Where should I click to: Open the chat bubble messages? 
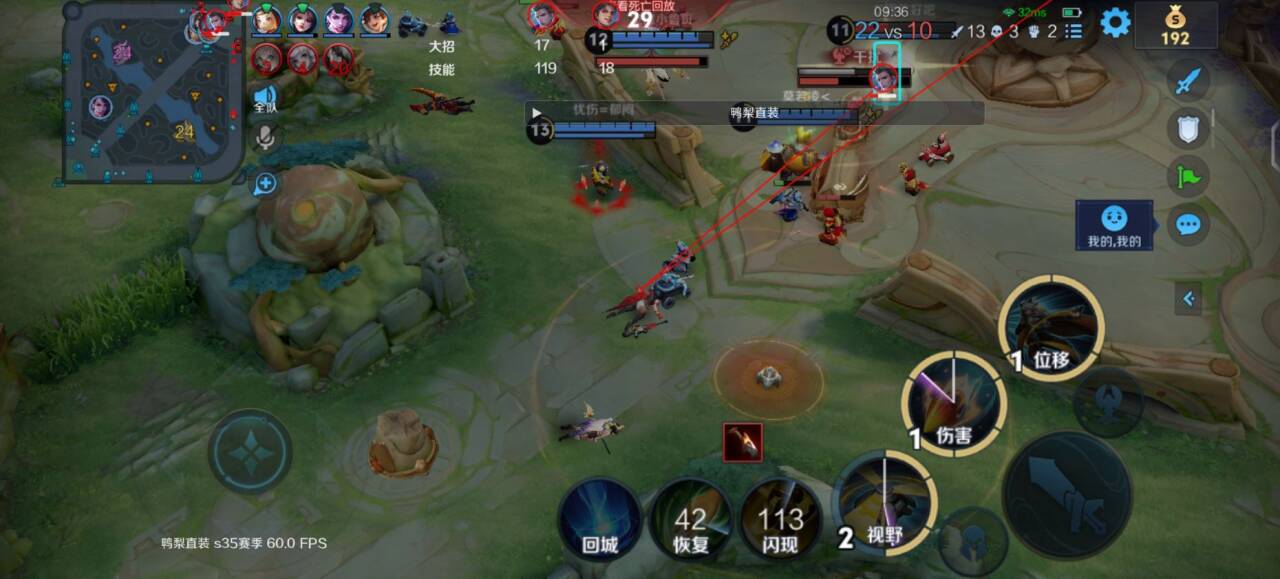click(1187, 224)
